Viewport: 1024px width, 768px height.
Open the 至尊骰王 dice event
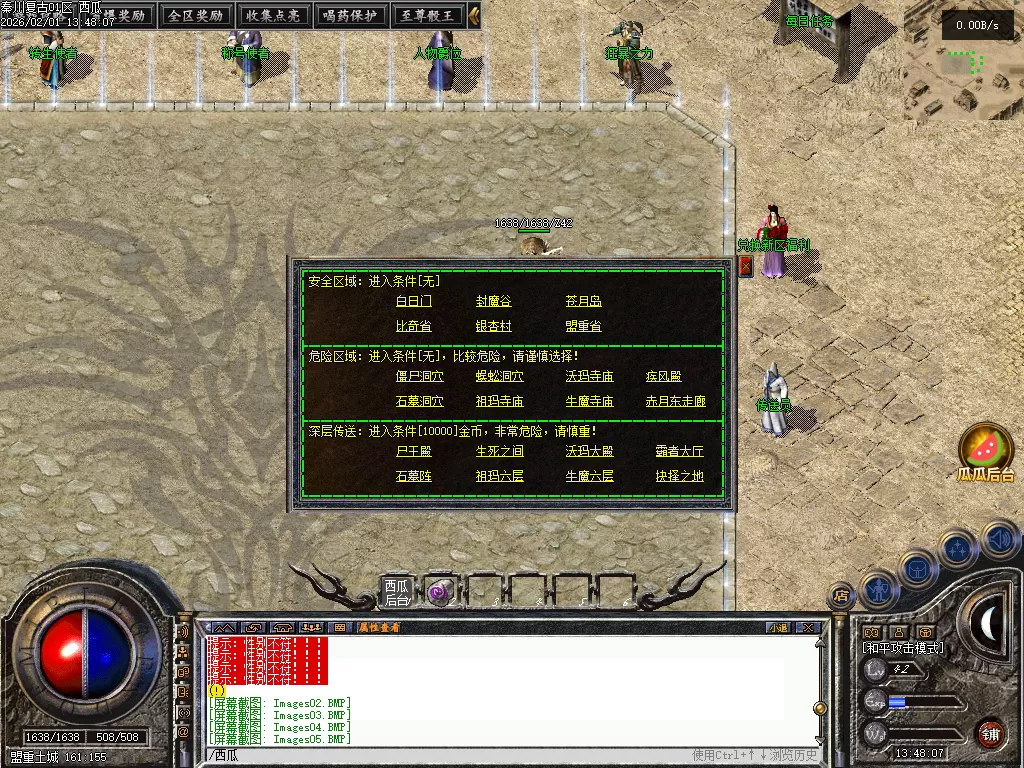(429, 16)
